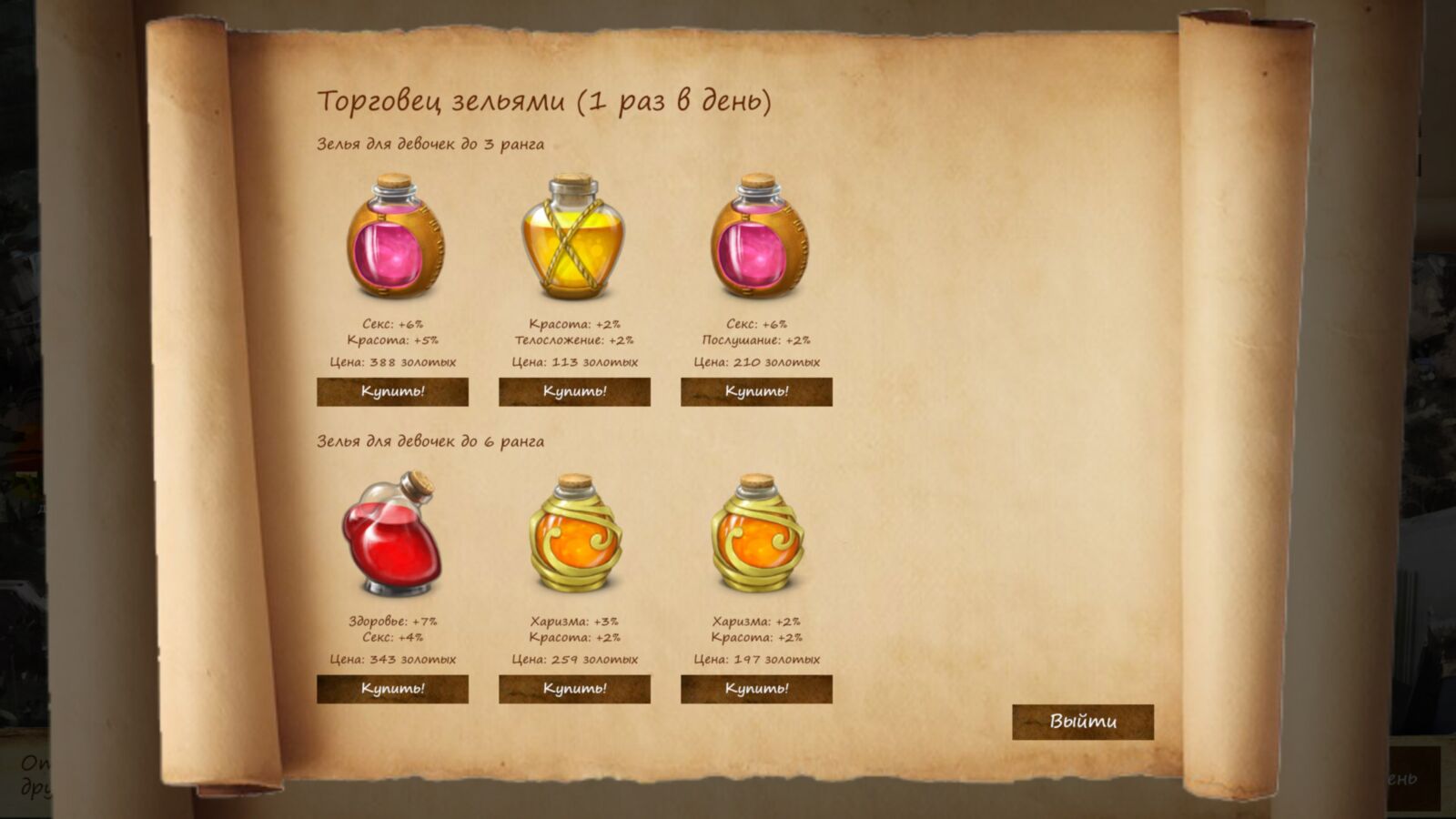Select the pink obedience potion priced 210 gold
The image size is (1456, 819).
(x=757, y=238)
